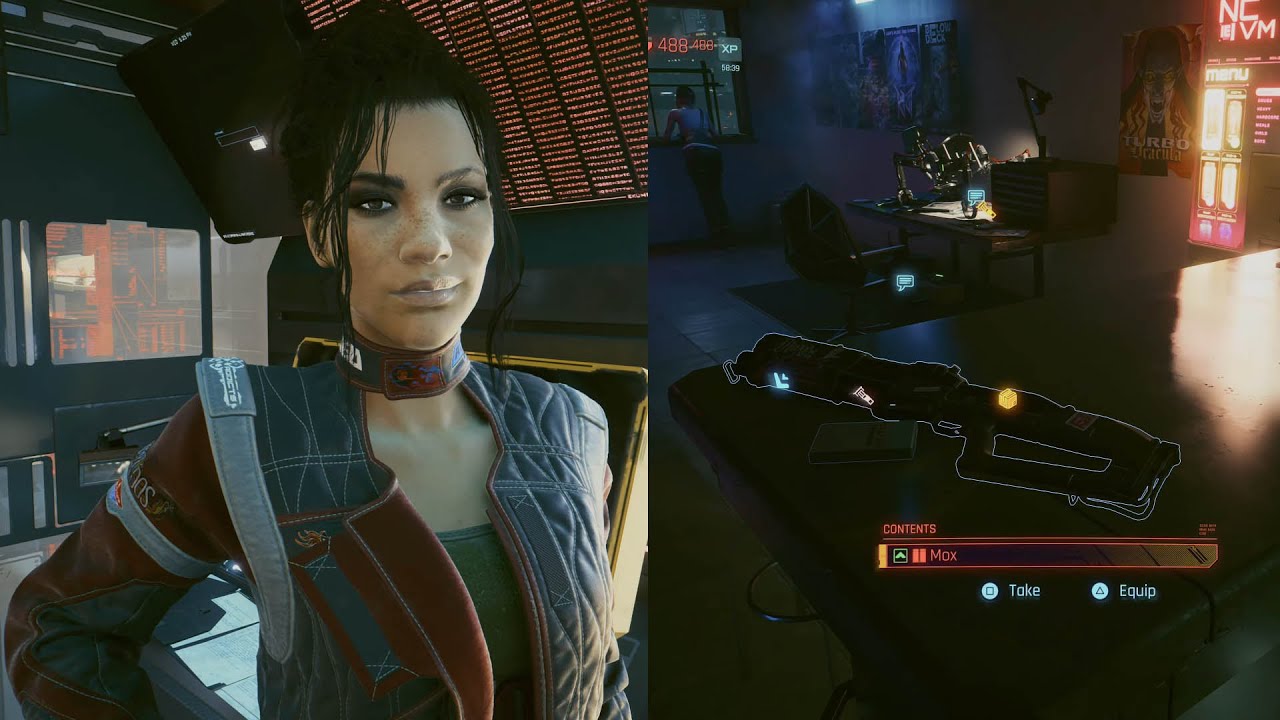Open the vending machine menu sign
Image resolution: width=1280 pixels, height=720 pixels.
tap(1227, 76)
